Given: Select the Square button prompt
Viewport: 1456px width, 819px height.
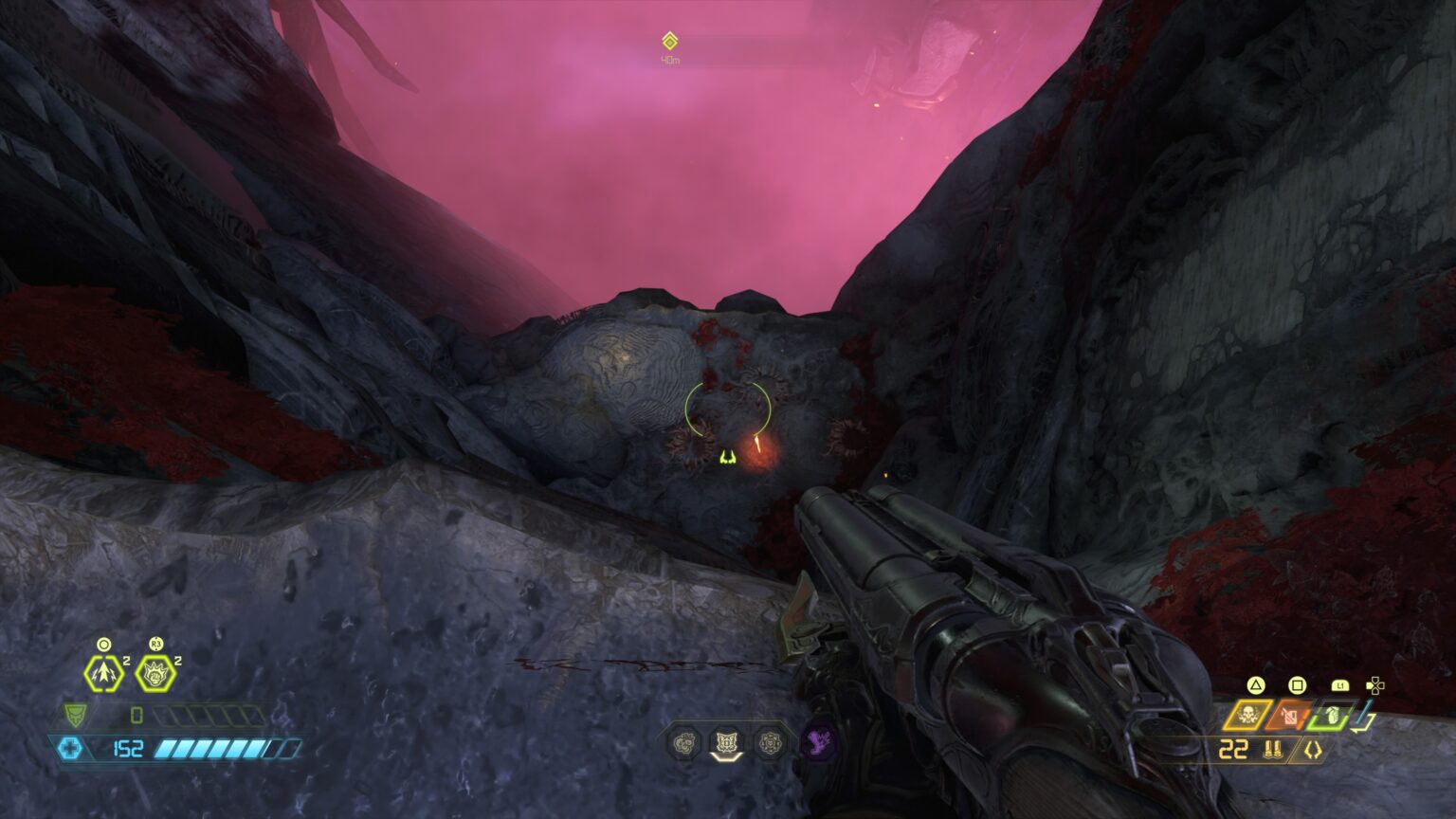Looking at the screenshot, I should (1298, 686).
